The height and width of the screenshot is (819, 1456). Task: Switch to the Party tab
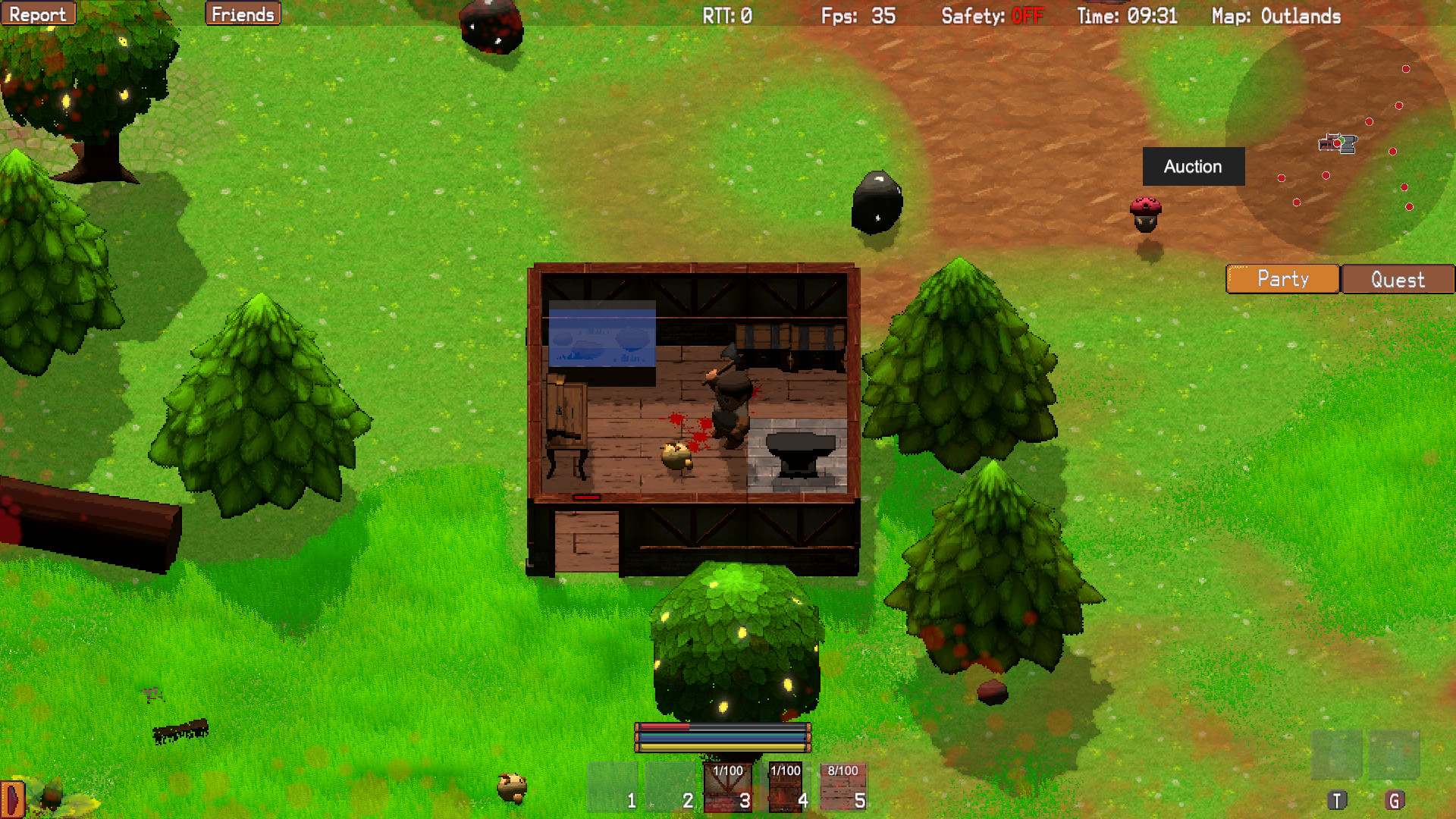[x=1282, y=279]
